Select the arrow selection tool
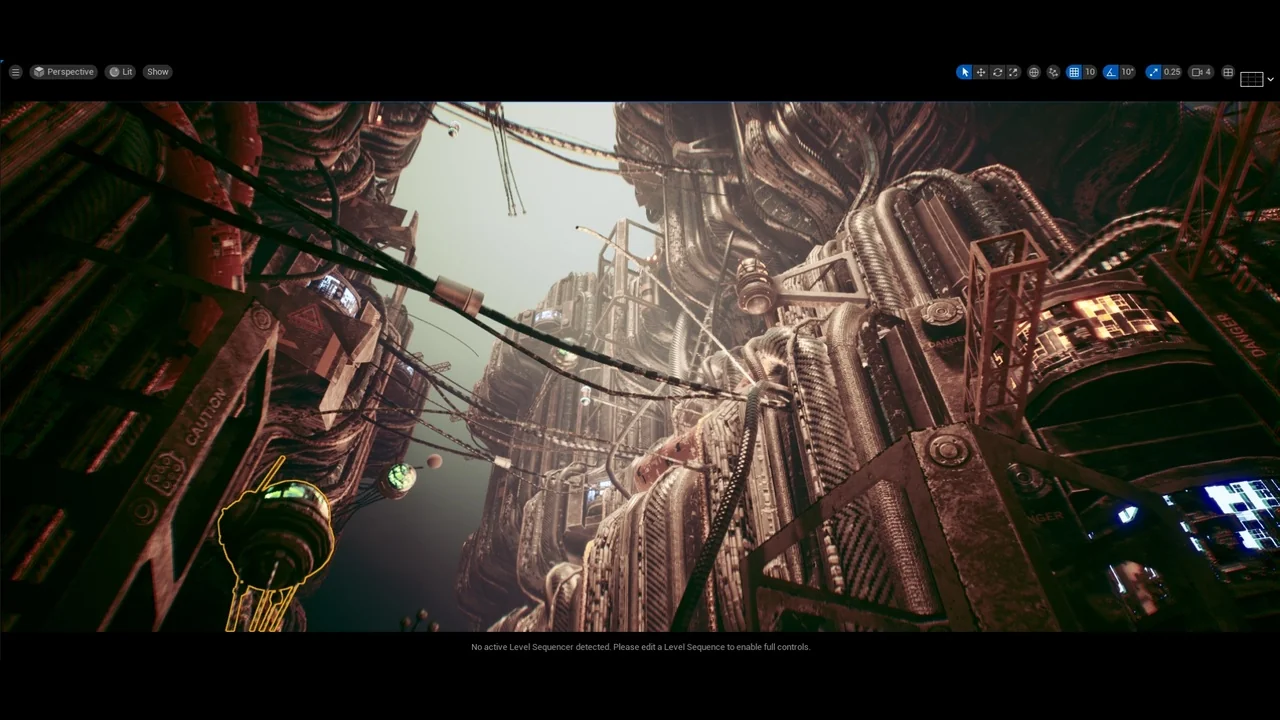 pyautogui.click(x=963, y=71)
